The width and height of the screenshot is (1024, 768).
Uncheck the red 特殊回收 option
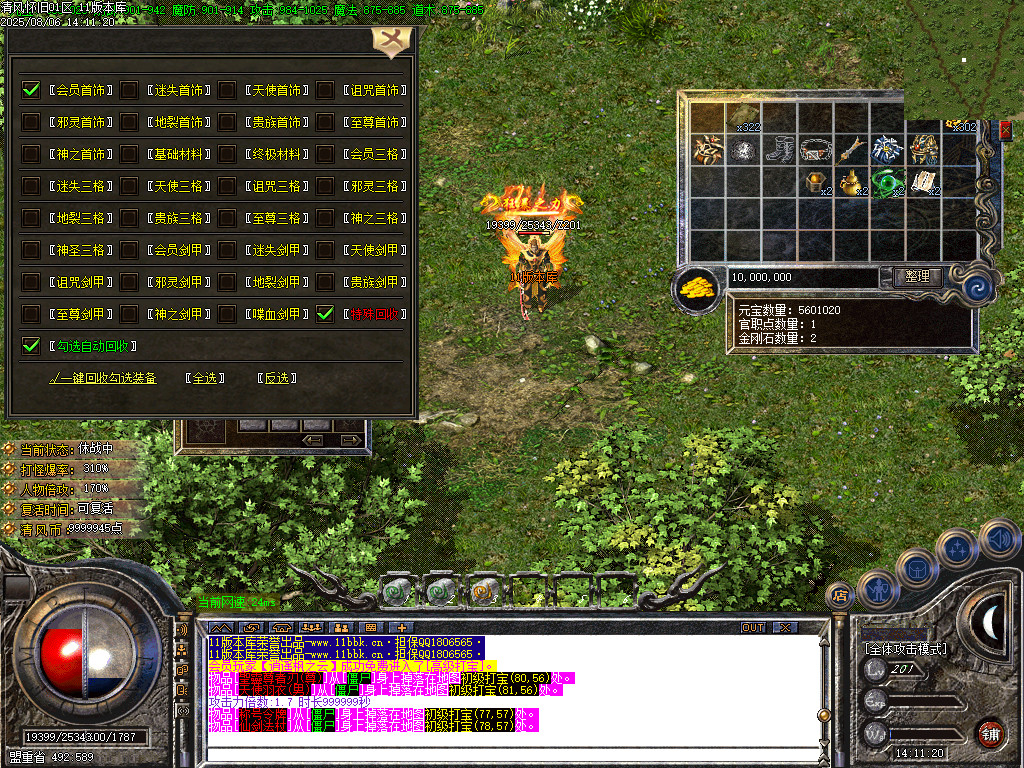(x=325, y=314)
